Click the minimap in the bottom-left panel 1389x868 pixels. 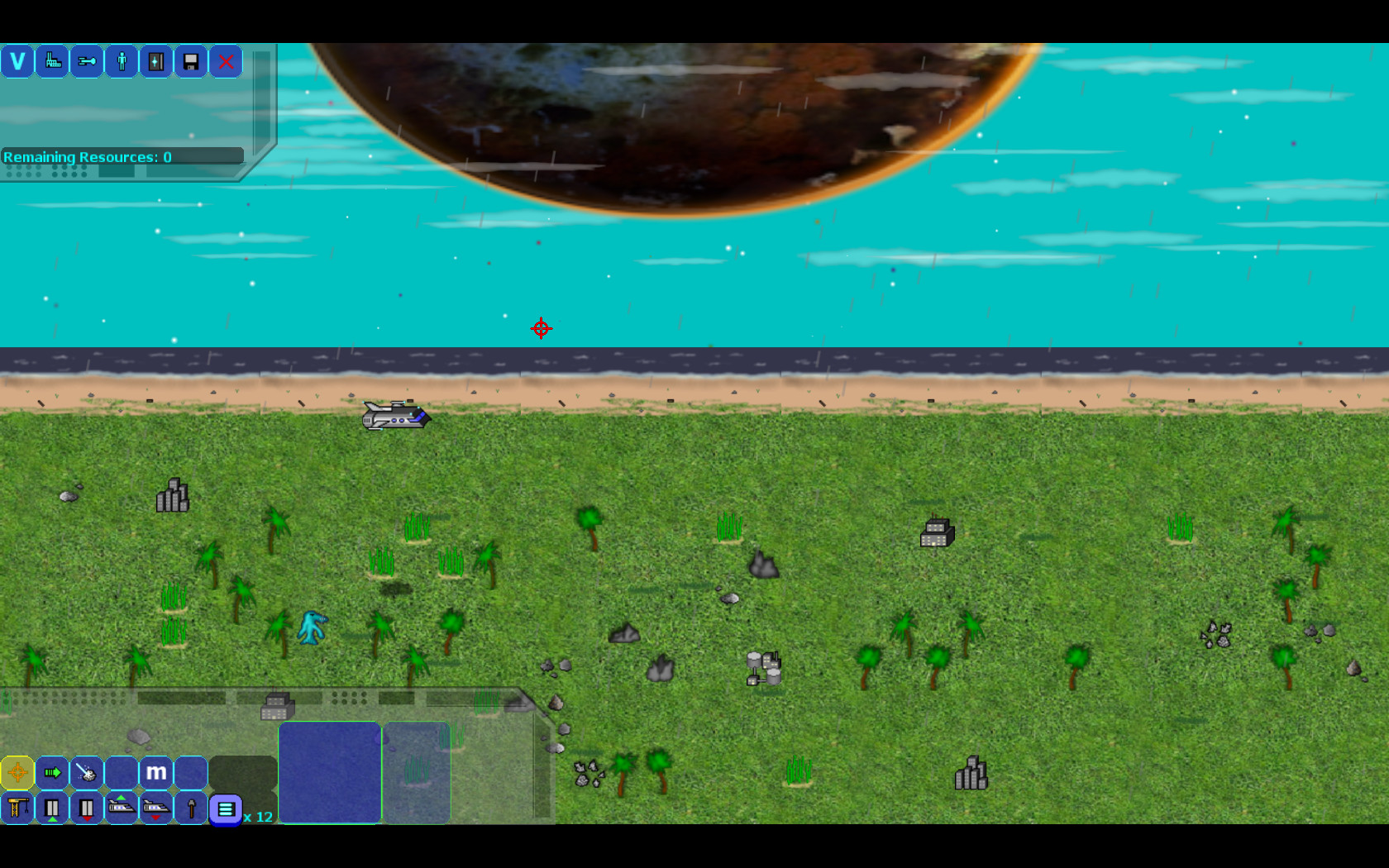pos(330,773)
